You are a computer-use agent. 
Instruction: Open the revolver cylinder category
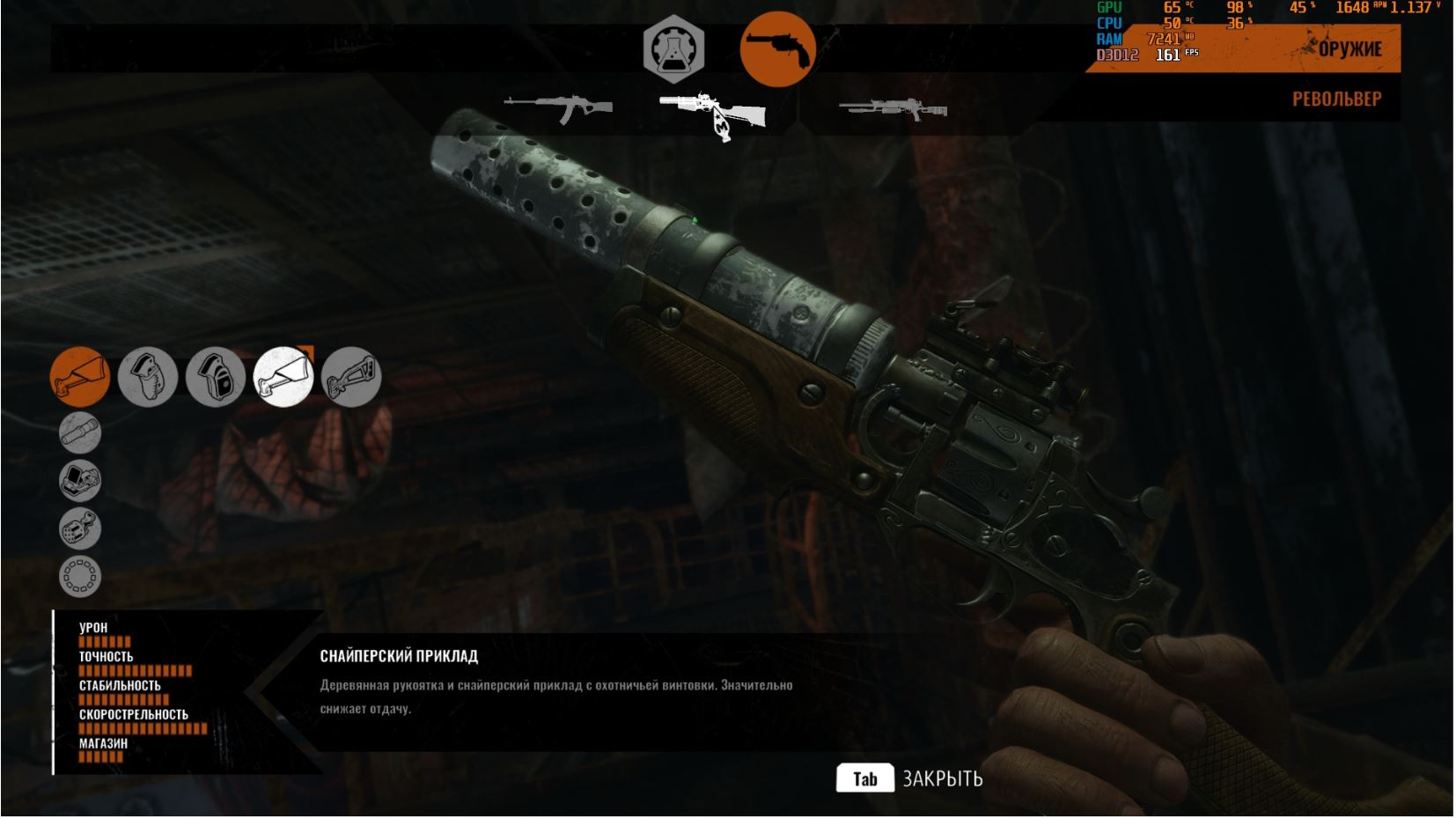80,528
